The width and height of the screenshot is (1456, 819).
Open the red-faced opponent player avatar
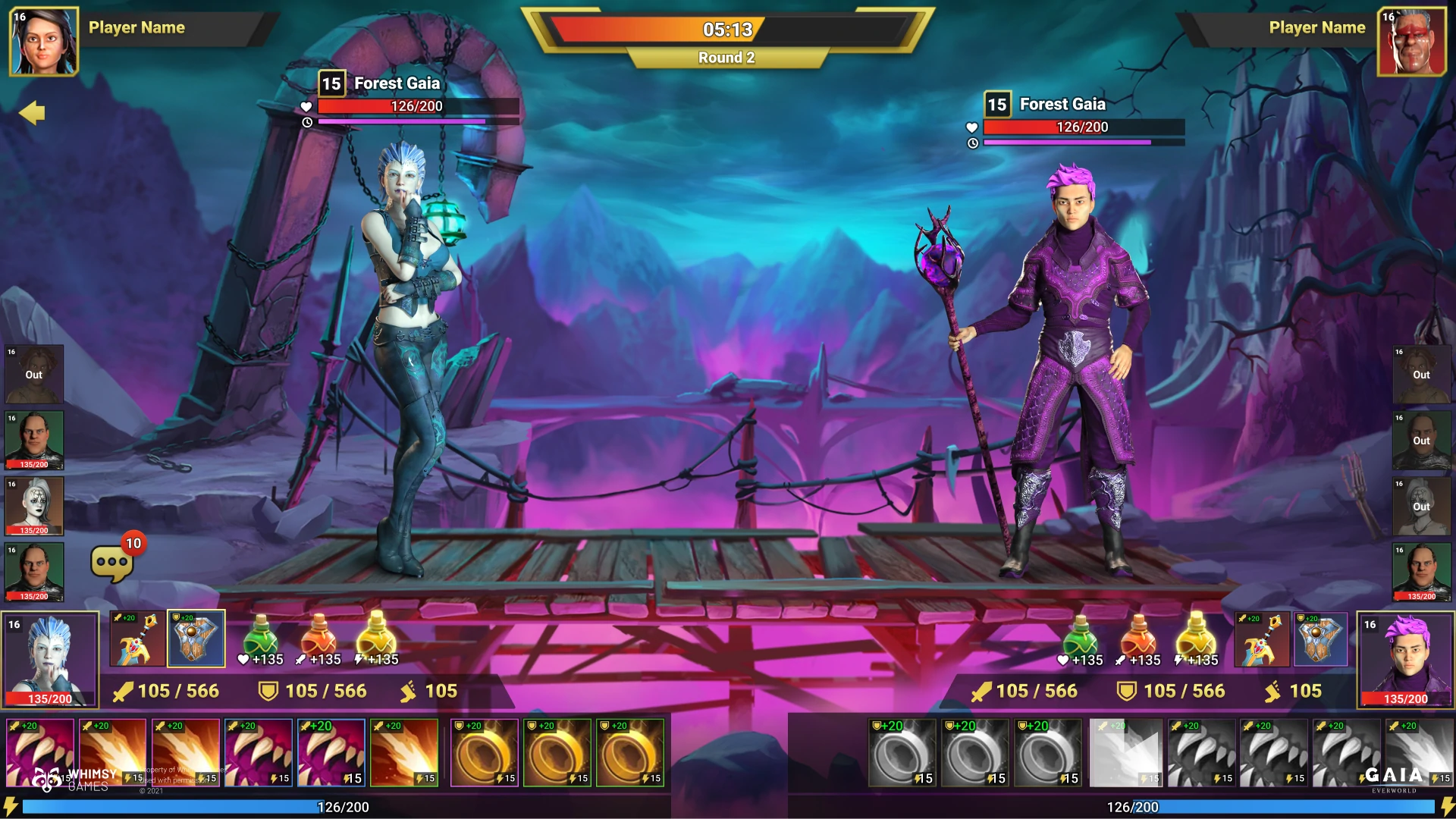[x=1411, y=42]
